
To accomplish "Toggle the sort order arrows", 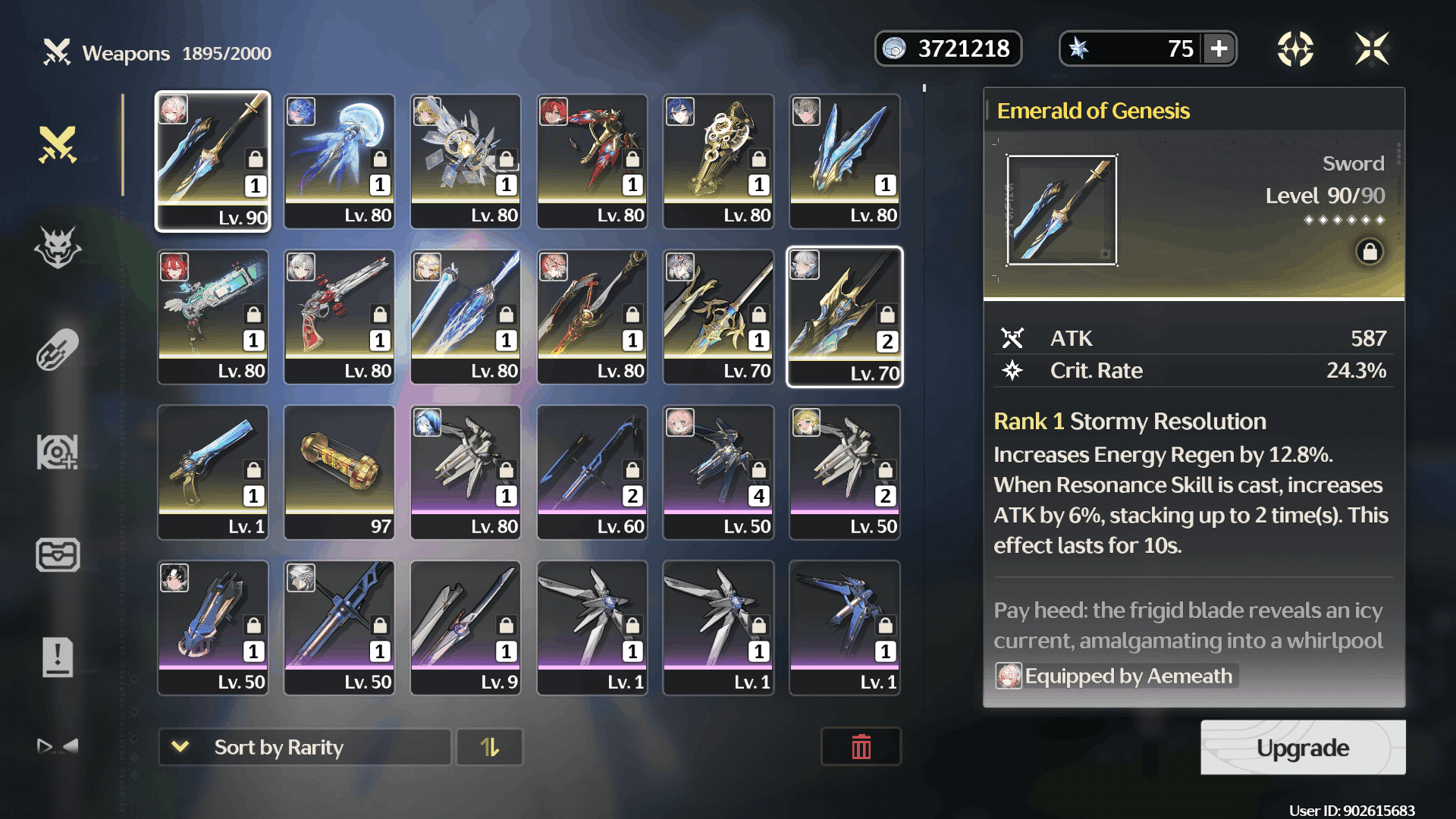I will [490, 748].
